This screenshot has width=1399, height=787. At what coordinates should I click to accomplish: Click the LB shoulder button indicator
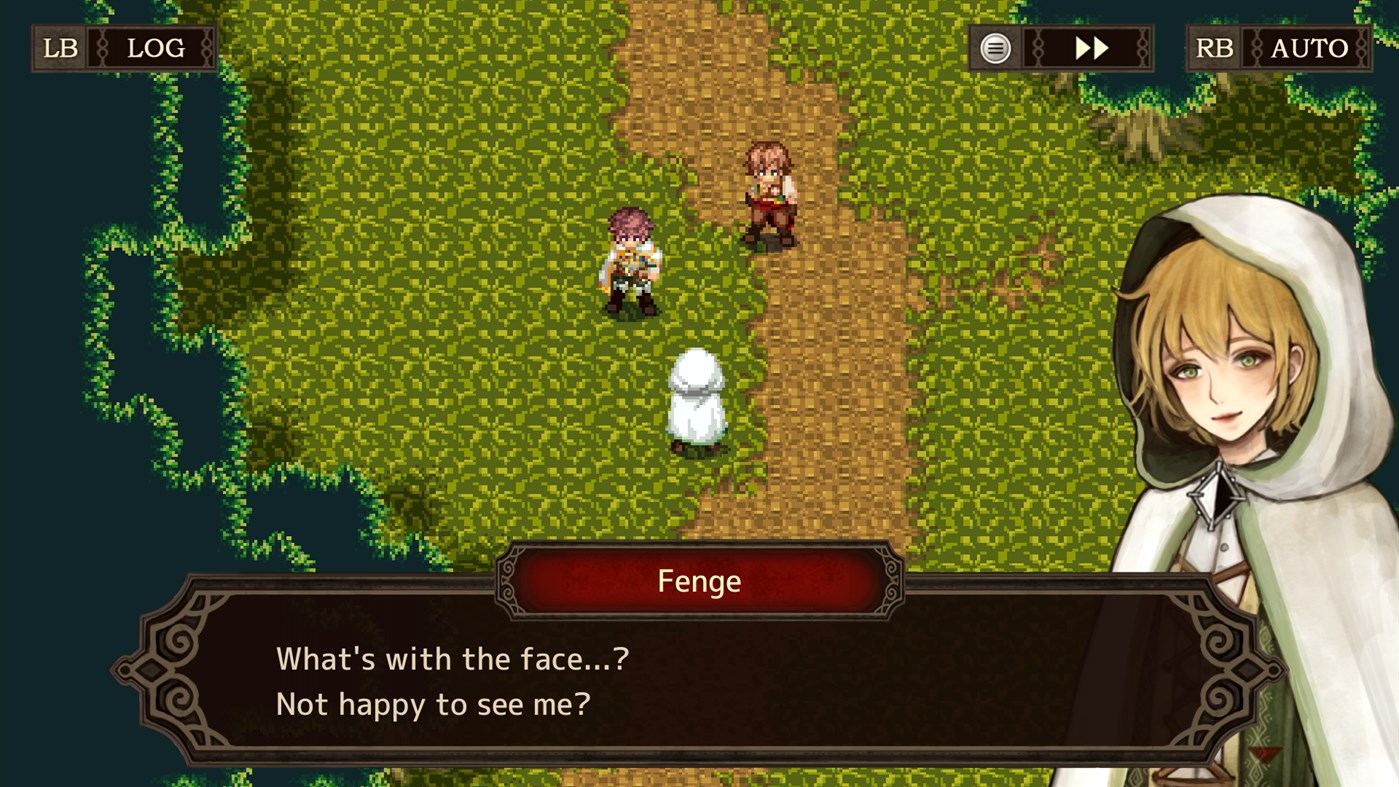pyautogui.click(x=57, y=47)
